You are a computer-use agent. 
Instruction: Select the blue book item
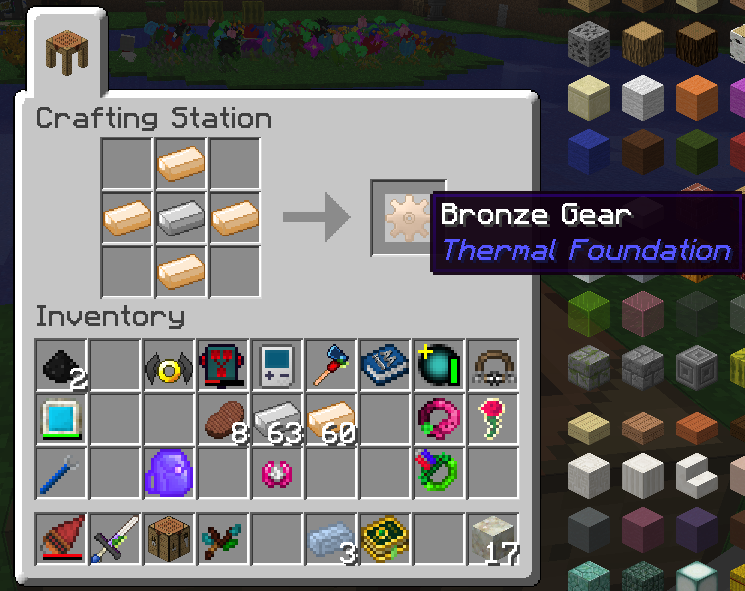[383, 364]
